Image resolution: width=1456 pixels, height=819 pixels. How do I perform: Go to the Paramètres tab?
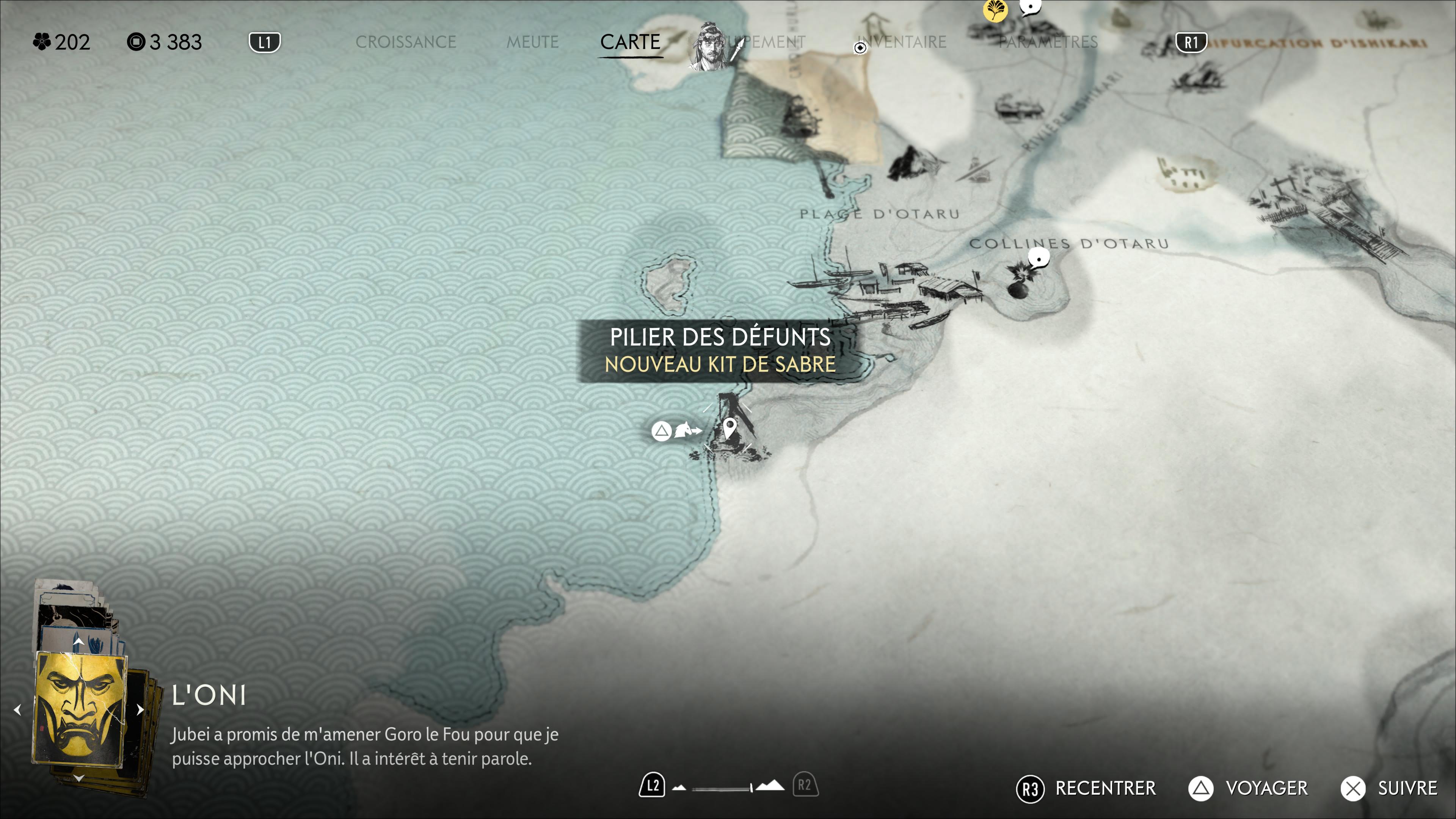point(1048,42)
